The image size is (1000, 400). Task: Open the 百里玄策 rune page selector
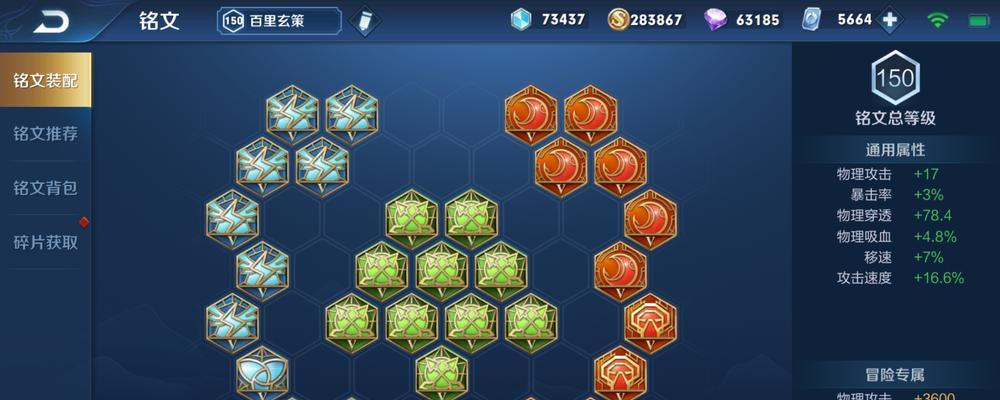click(x=280, y=20)
